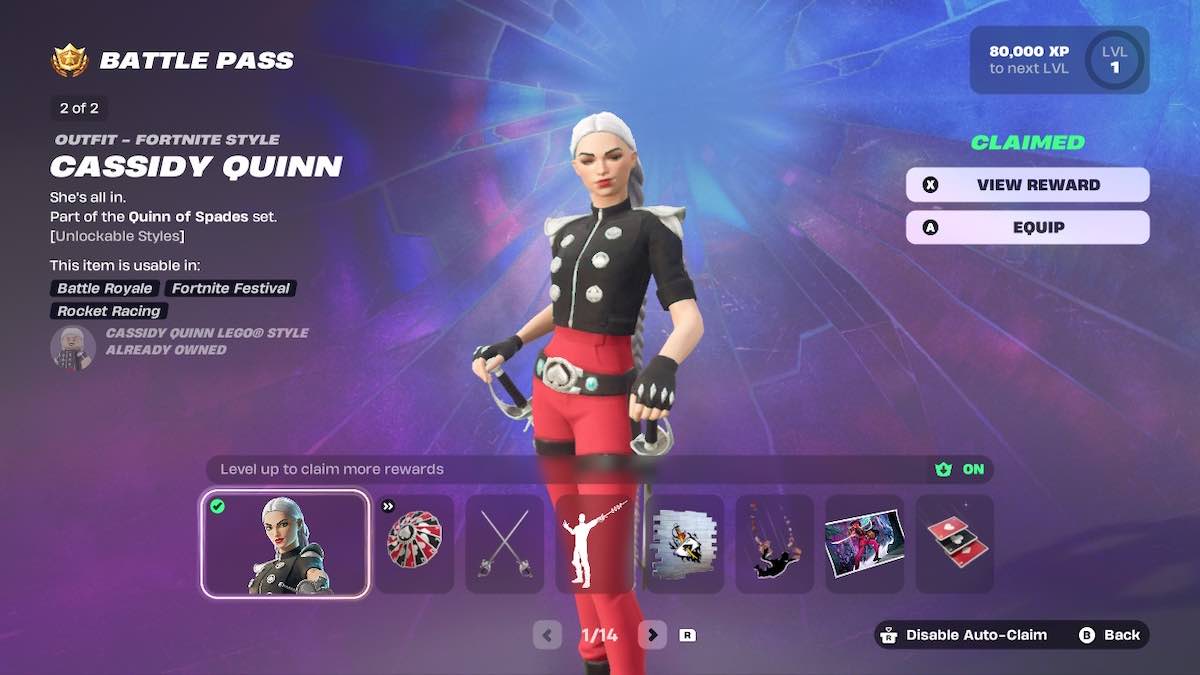
Task: Disable Auto-Claim for rewards
Action: pyautogui.click(x=964, y=635)
